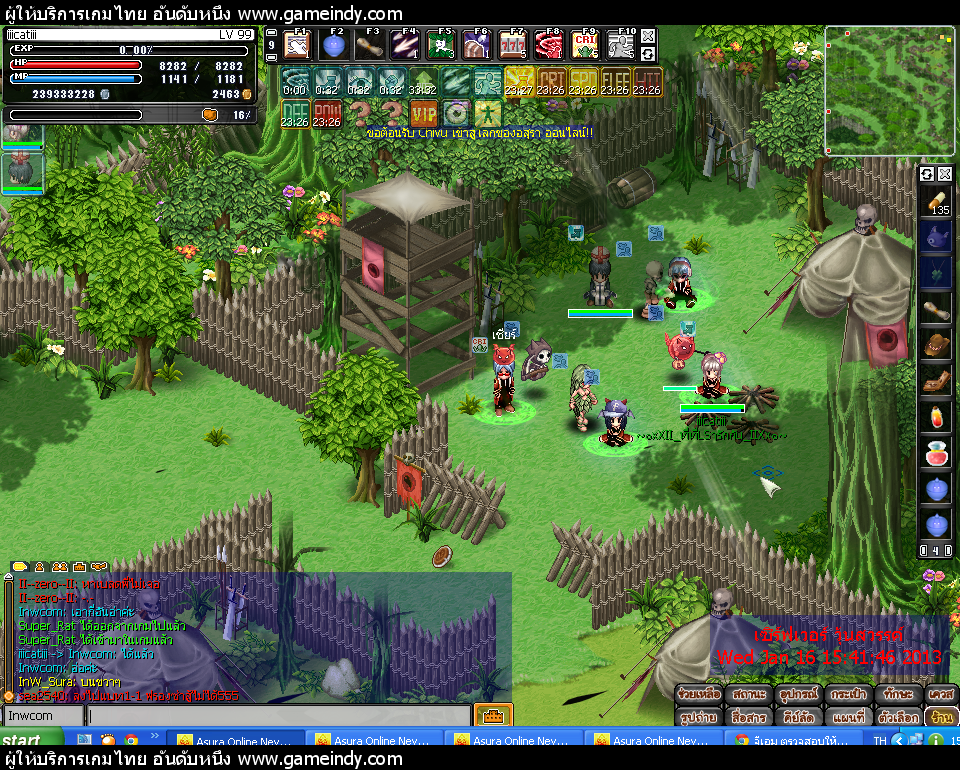Click the รูปถ่าย (Screenshot) button
Image resolution: width=960 pixels, height=770 pixels.
click(699, 717)
